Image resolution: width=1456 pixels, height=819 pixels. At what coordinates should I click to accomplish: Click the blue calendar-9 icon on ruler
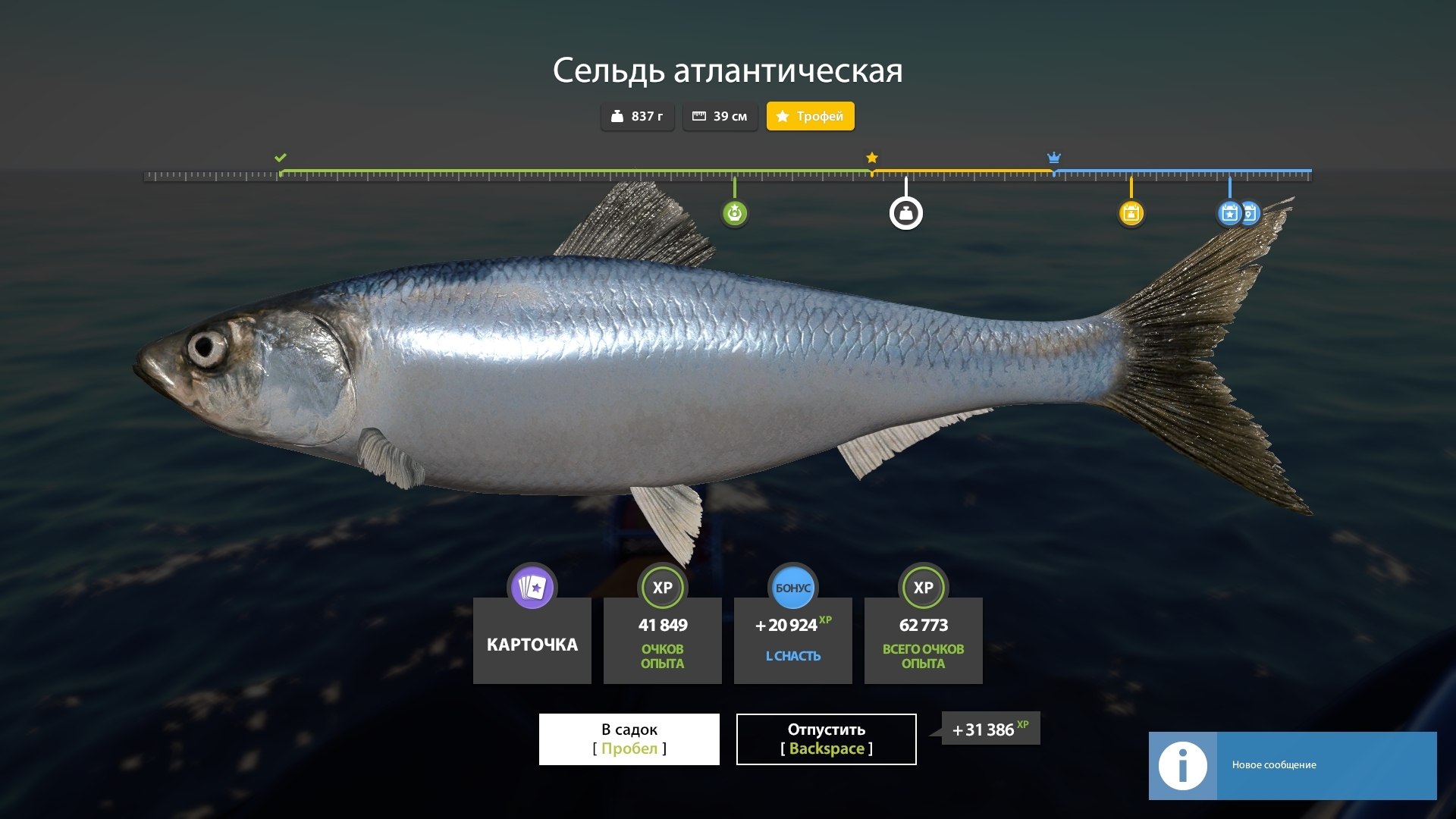pos(1250,213)
